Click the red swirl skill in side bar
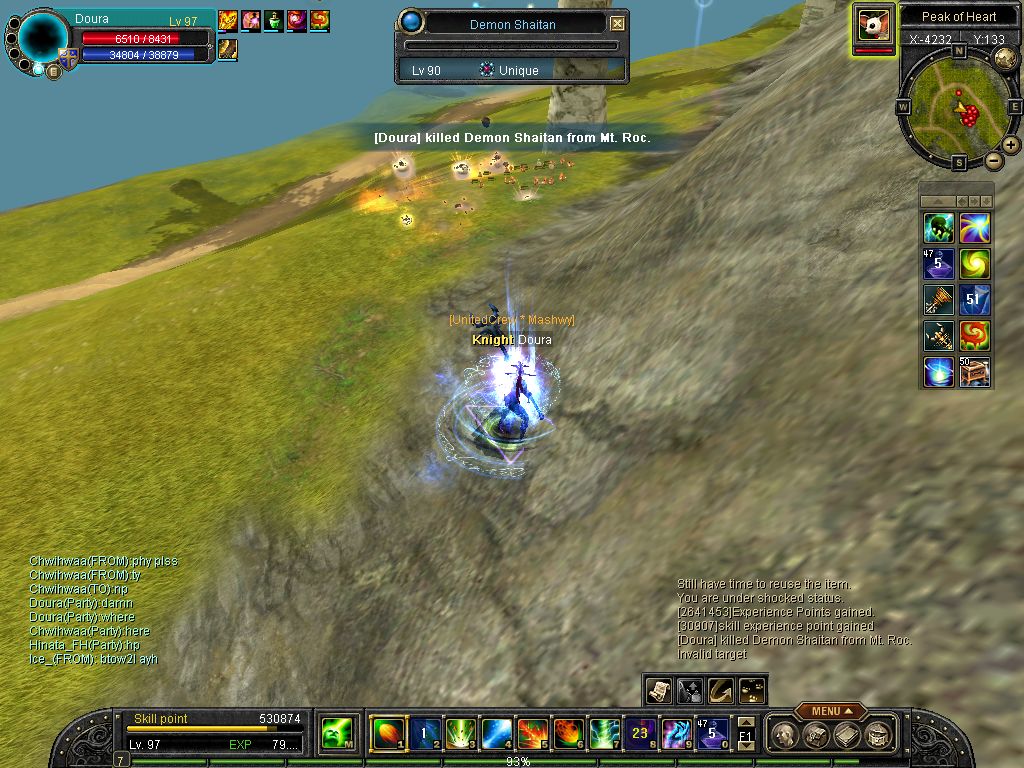This screenshot has height=768, width=1024. [x=975, y=336]
